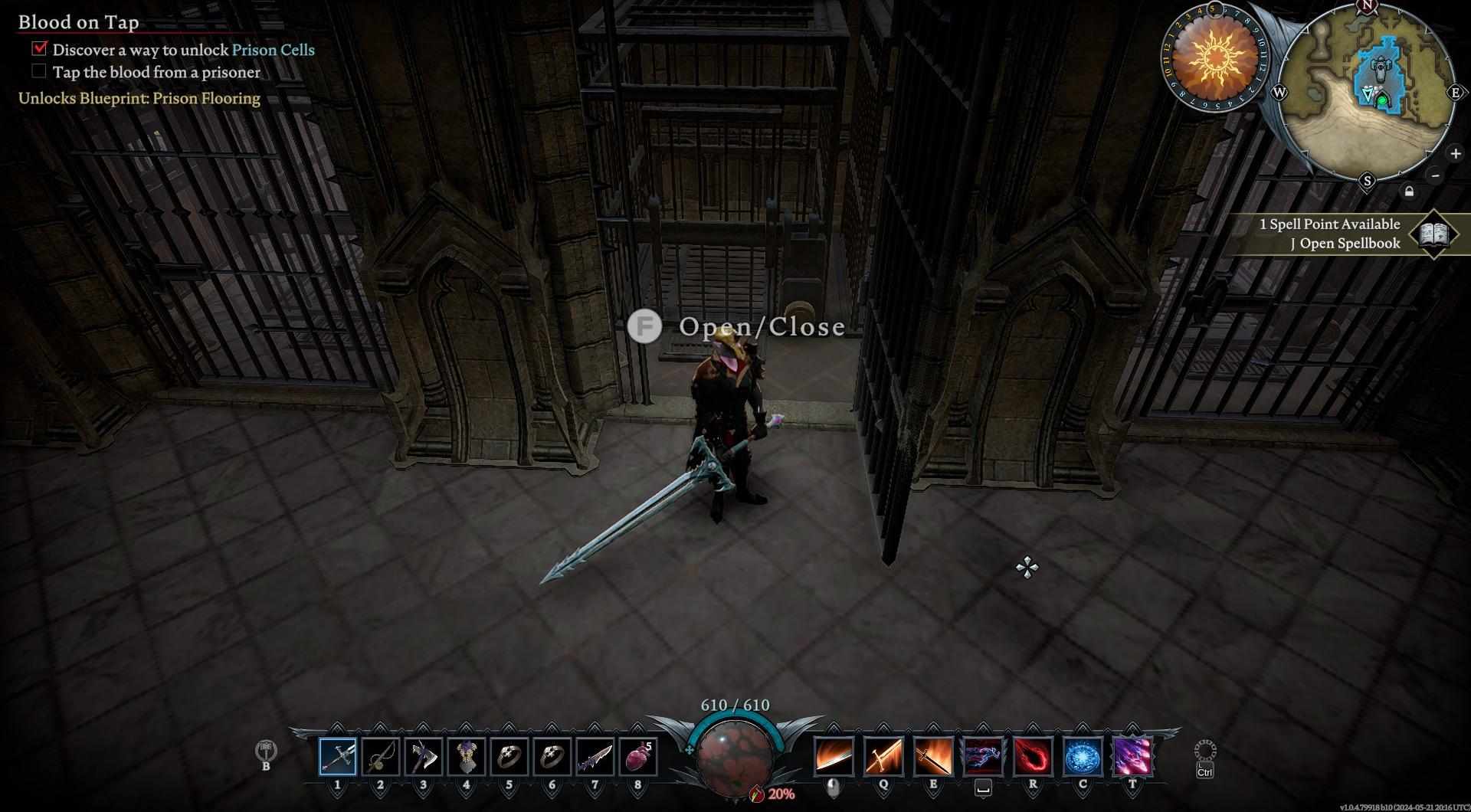
Task: Select the purple armor item slot
Action: [467, 757]
